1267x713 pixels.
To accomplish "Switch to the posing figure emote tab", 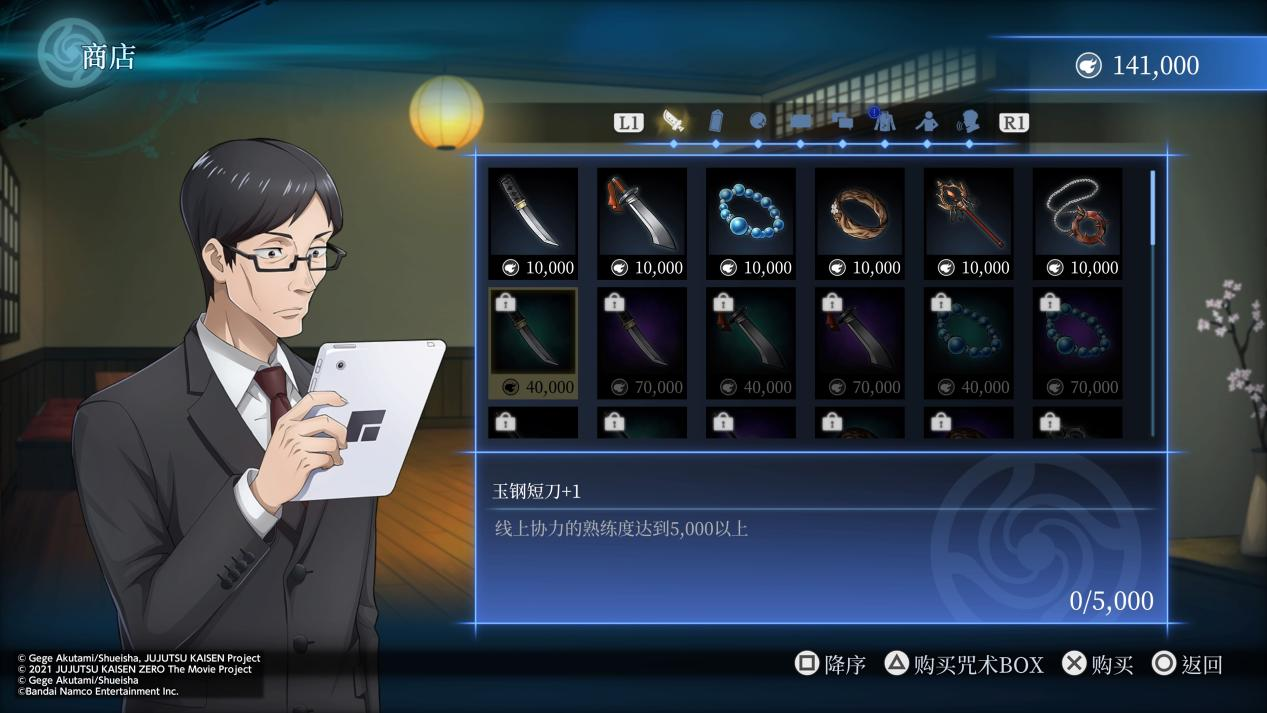I will tap(927, 122).
